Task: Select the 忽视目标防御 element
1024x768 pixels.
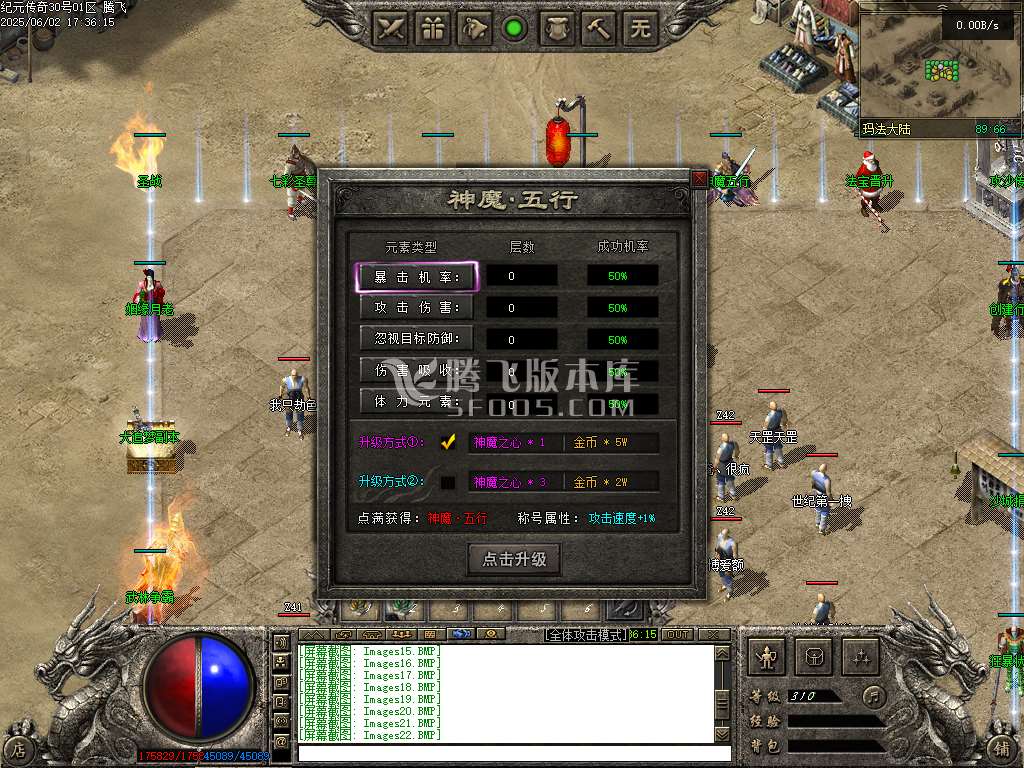Action: pos(416,339)
